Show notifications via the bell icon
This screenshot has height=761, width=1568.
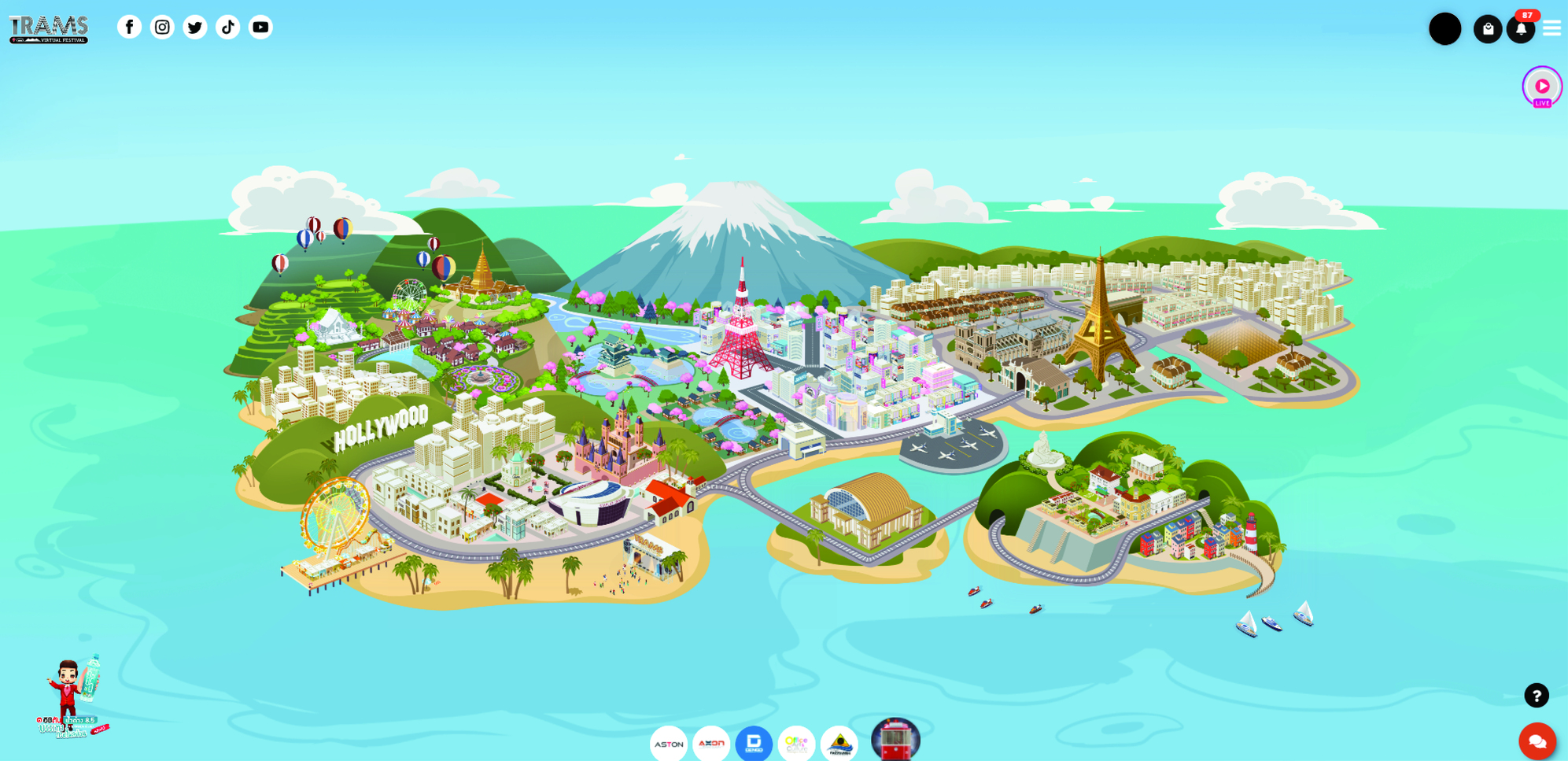[x=1521, y=30]
